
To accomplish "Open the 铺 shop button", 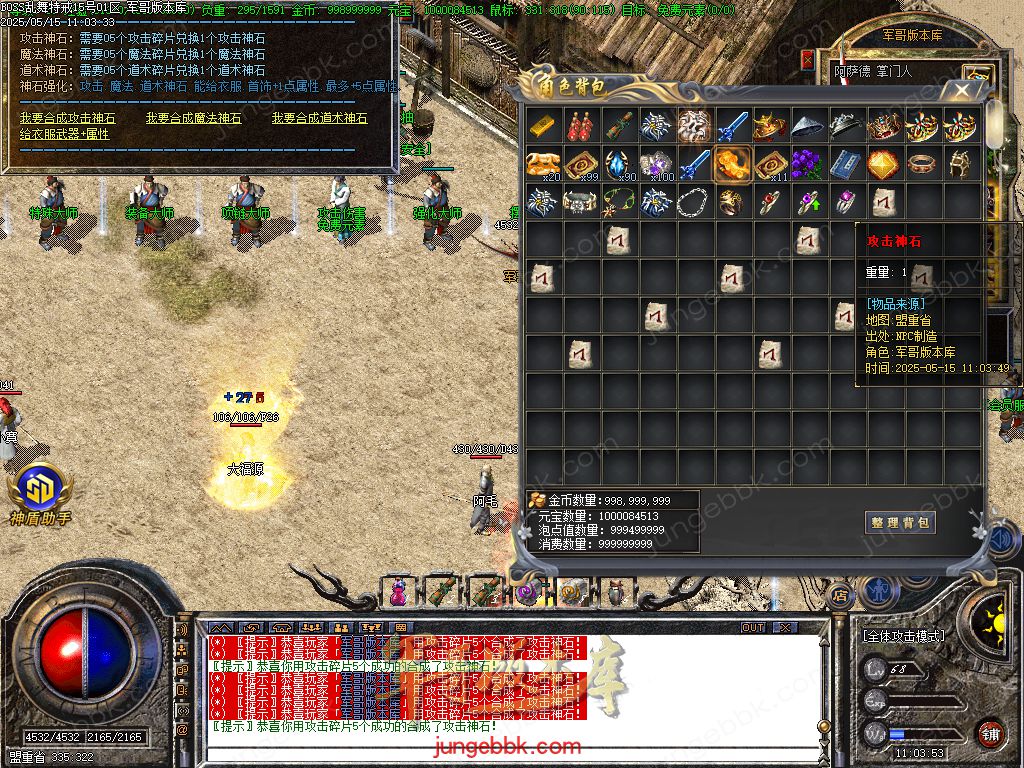I will (x=990, y=733).
